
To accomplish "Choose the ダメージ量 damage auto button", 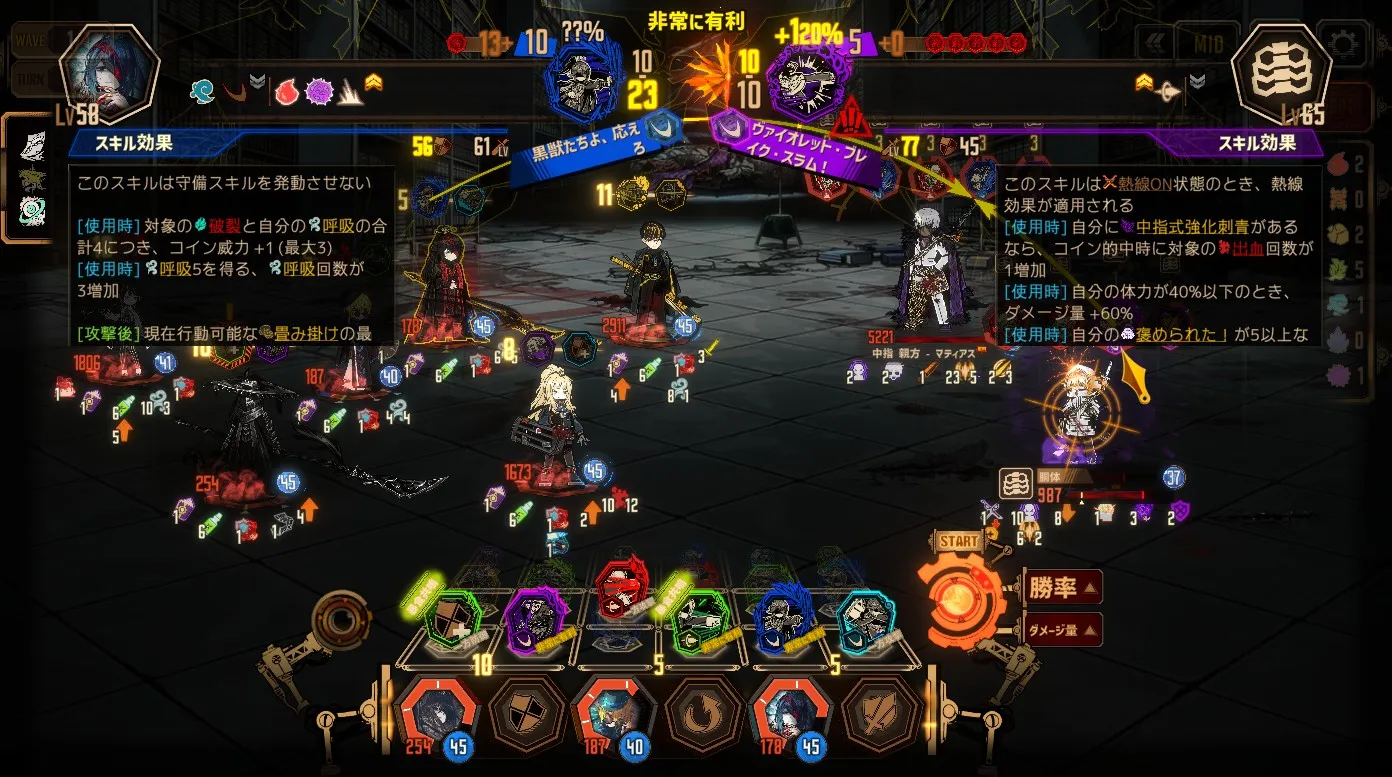I will click(x=1063, y=630).
